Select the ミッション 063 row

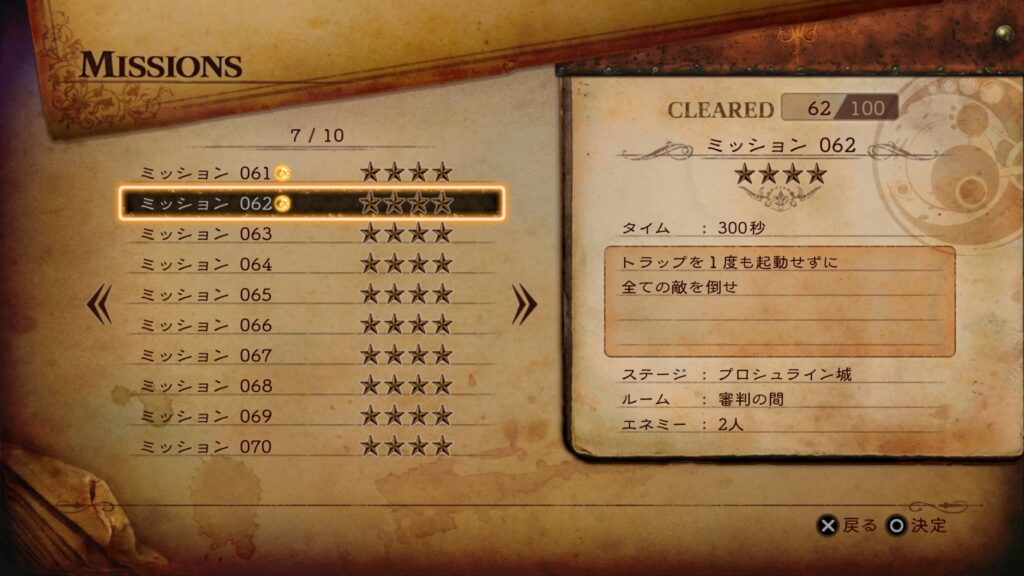click(310, 234)
